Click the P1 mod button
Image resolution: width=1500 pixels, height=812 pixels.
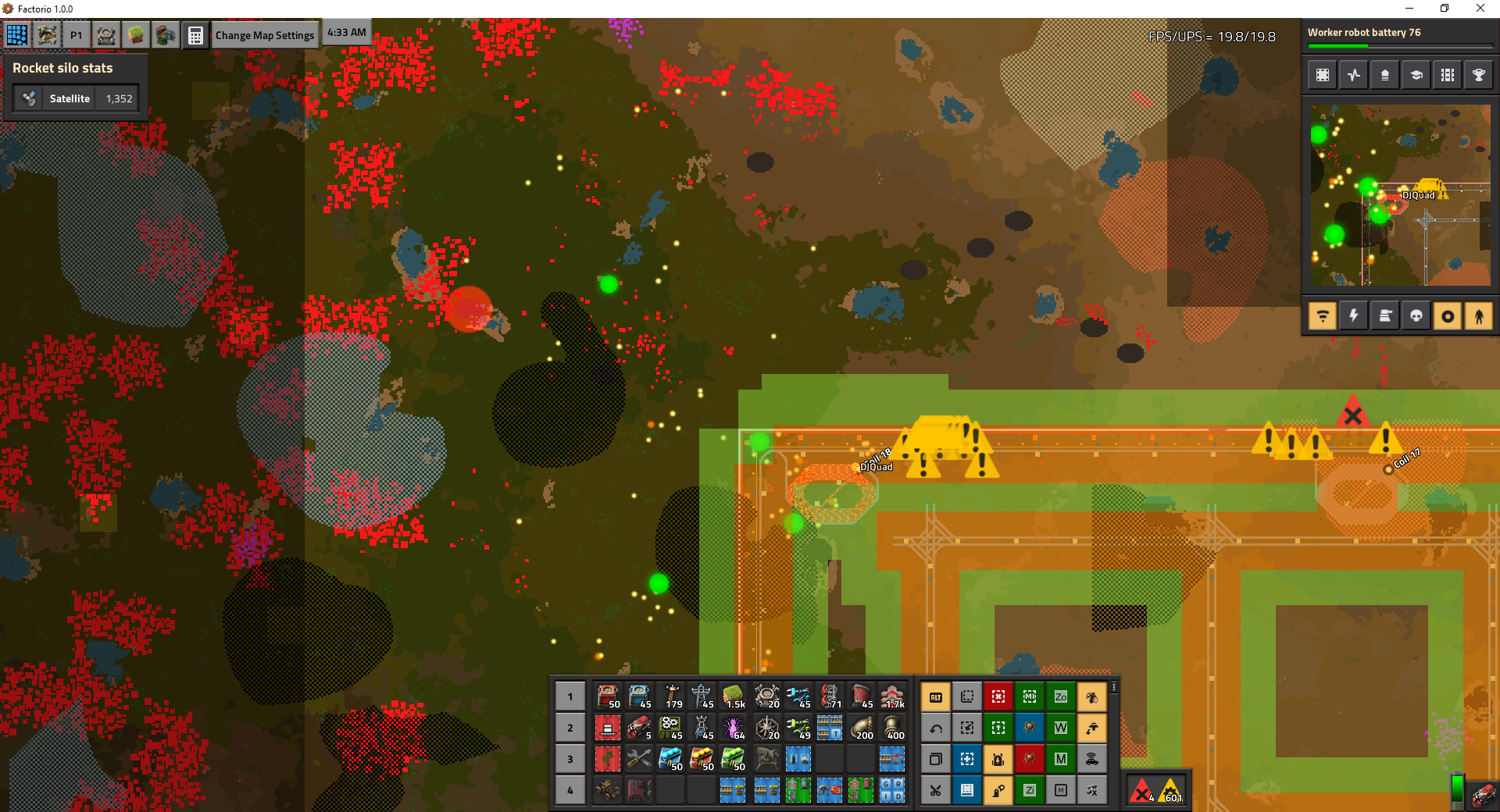76,35
